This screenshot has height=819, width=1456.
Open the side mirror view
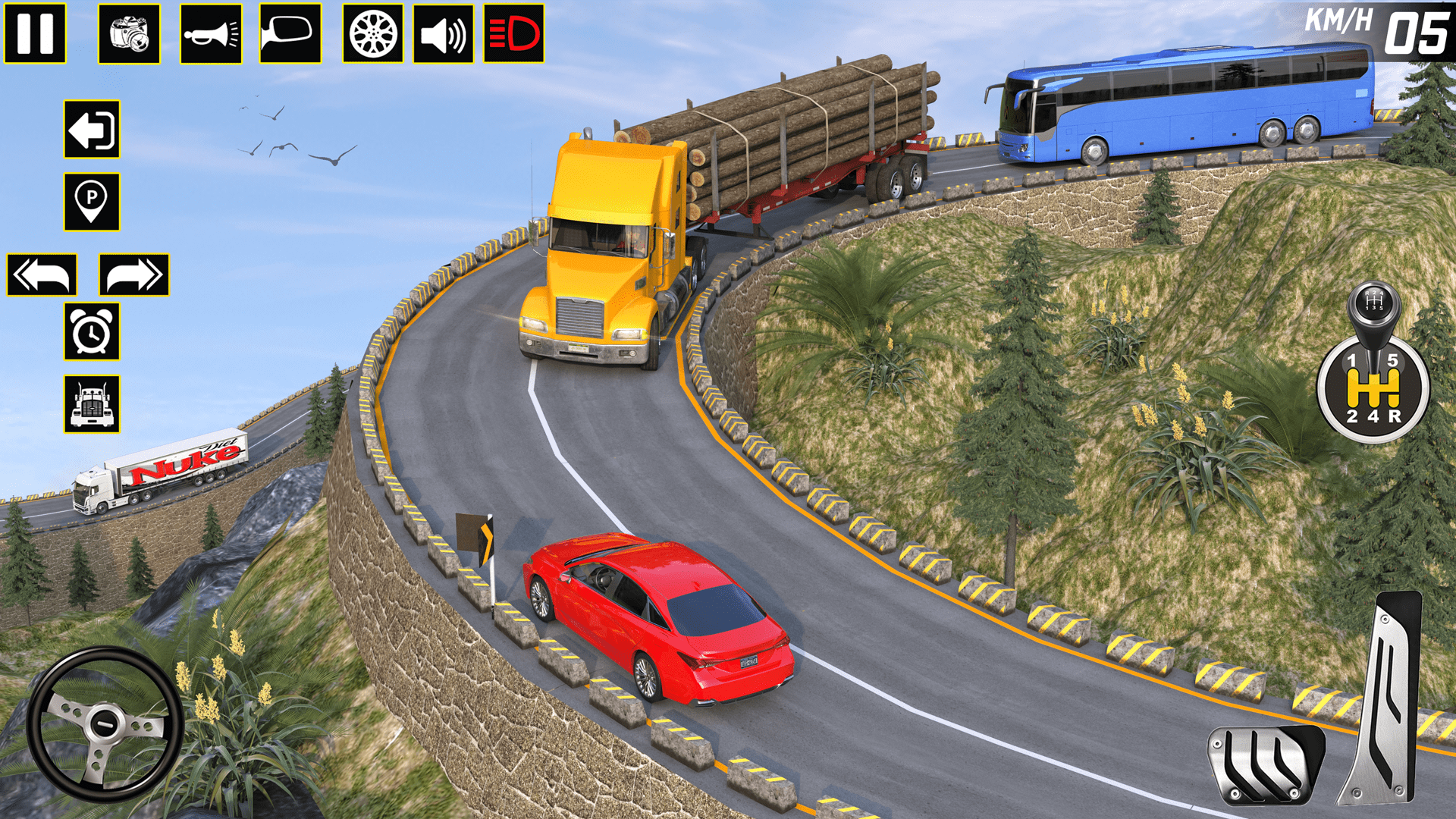(290, 32)
